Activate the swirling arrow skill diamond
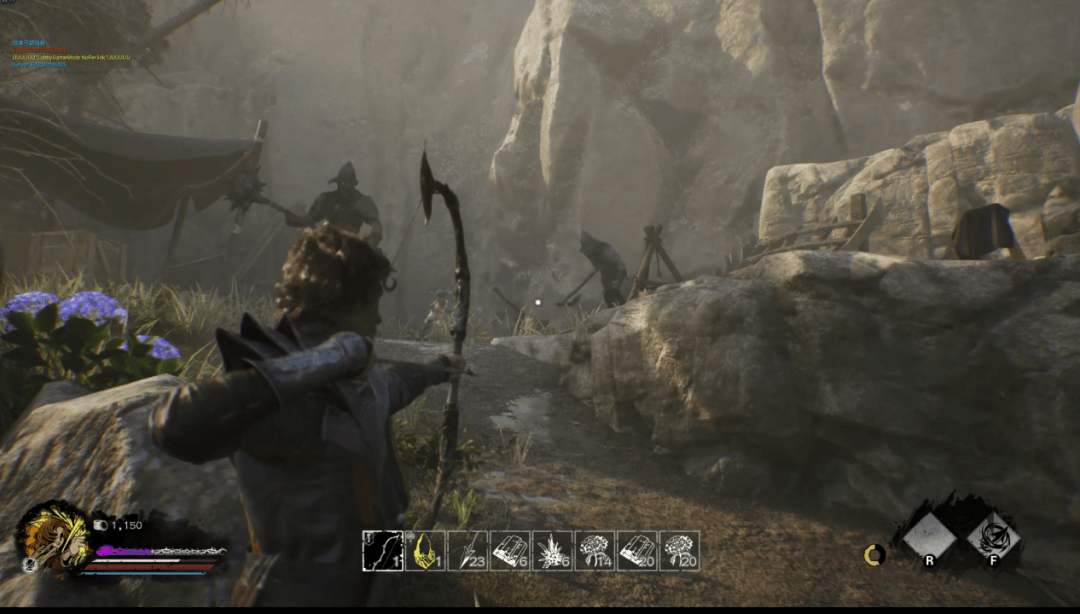The image size is (1080, 614). [x=993, y=538]
